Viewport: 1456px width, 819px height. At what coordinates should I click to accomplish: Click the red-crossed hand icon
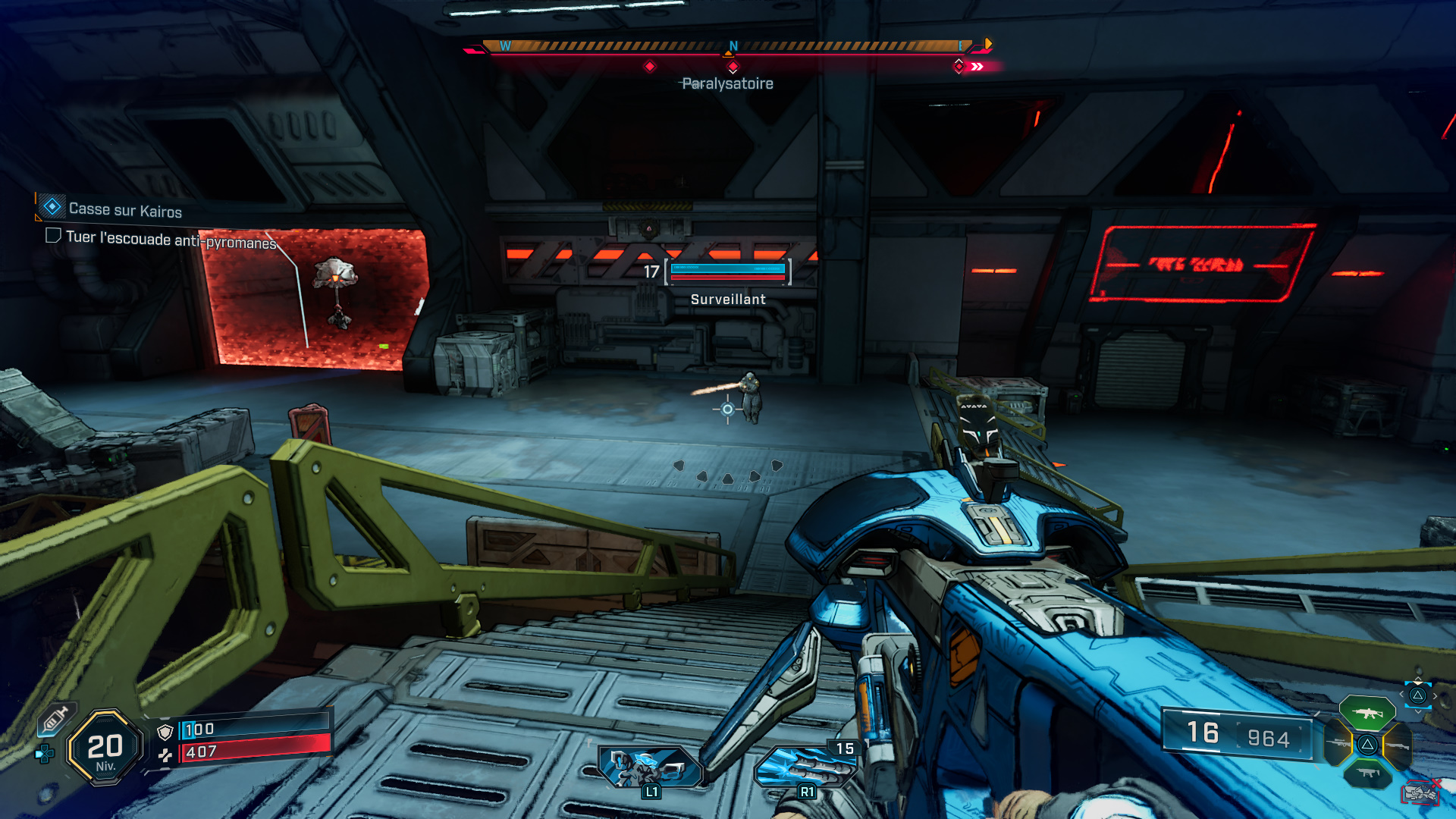tap(1420, 792)
